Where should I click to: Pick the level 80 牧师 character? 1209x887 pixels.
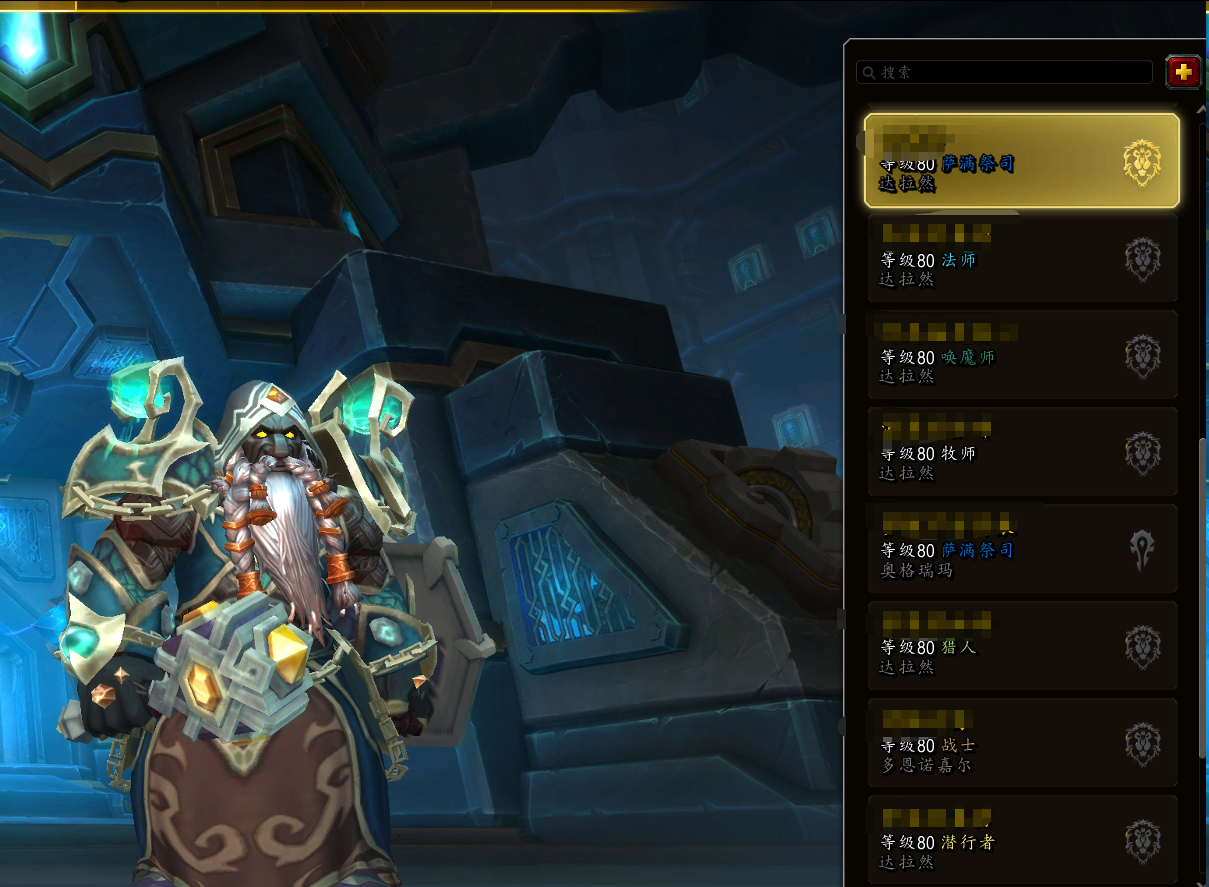pyautogui.click(x=1021, y=452)
